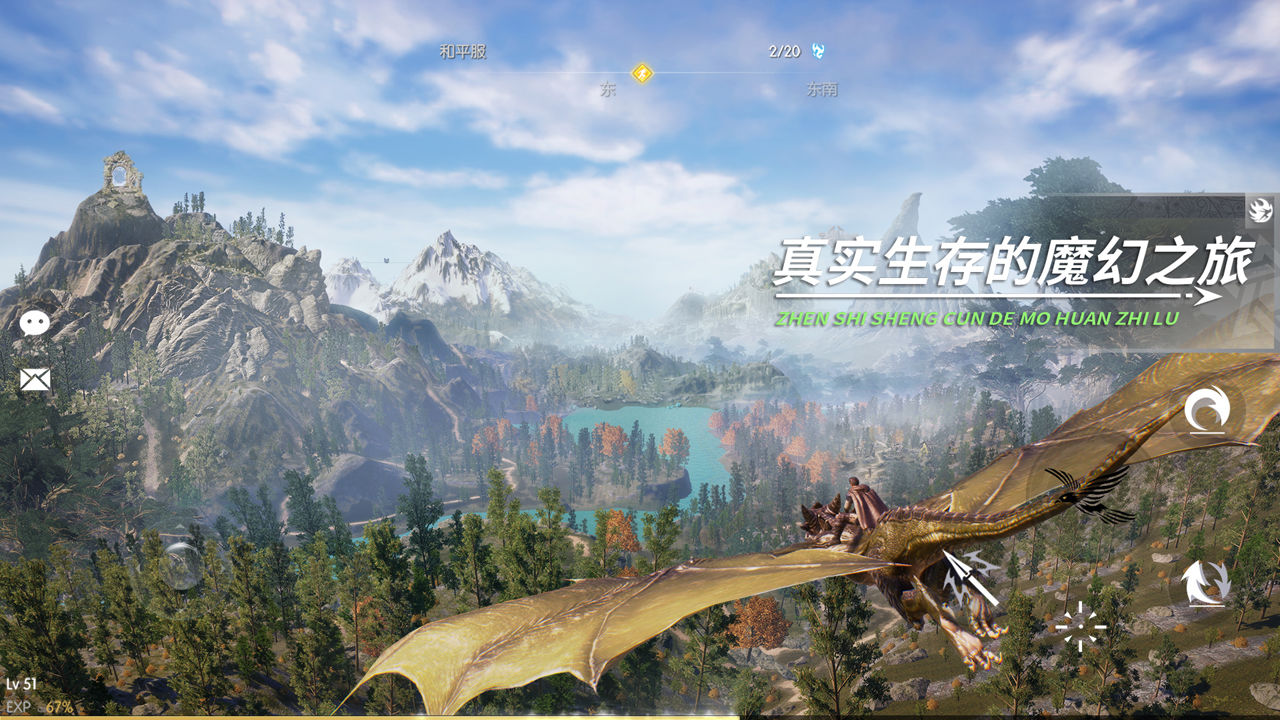Tap the black feathered wing button

point(1090,493)
